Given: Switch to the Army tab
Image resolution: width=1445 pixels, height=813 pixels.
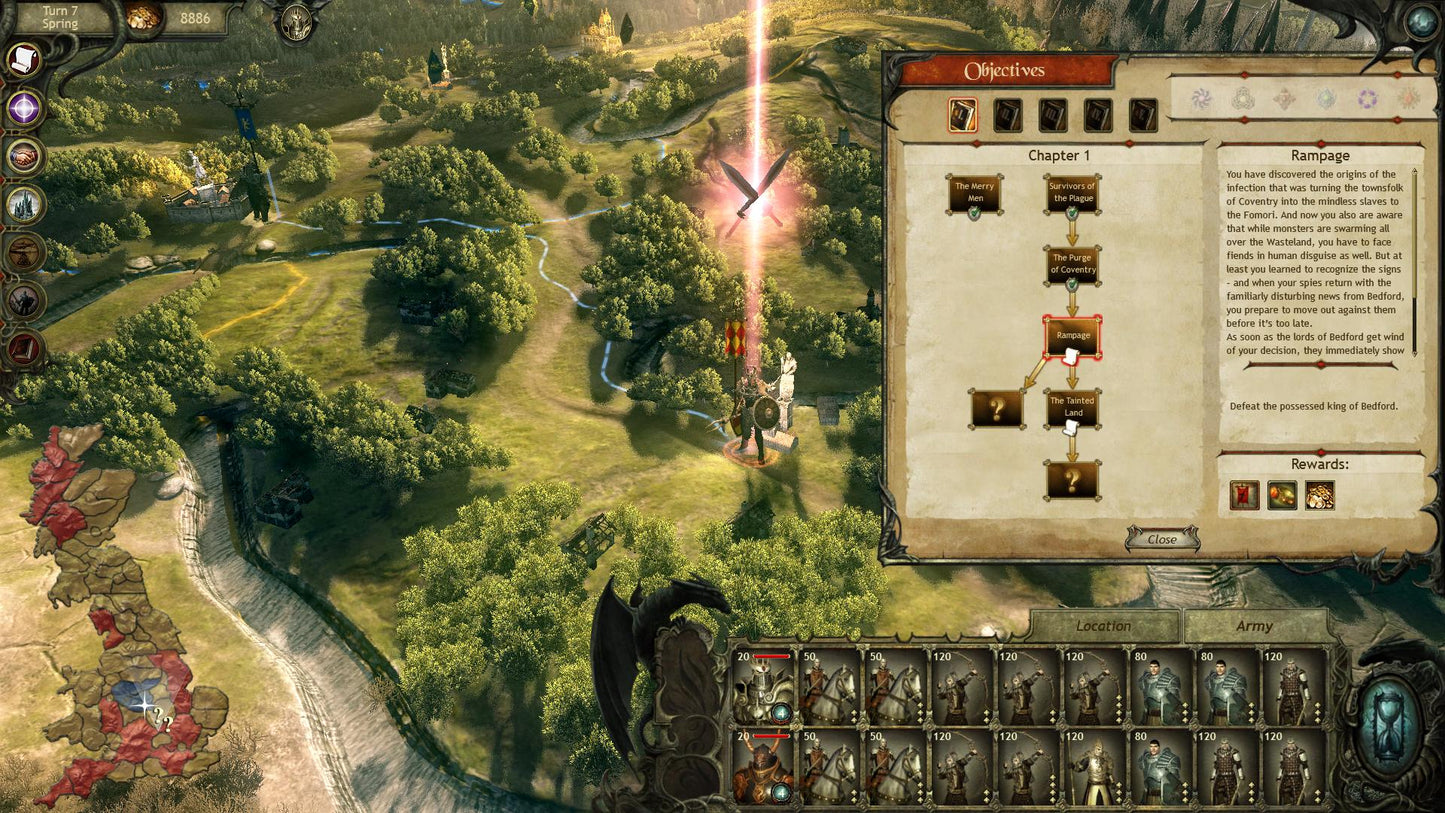Looking at the screenshot, I should 1254,626.
